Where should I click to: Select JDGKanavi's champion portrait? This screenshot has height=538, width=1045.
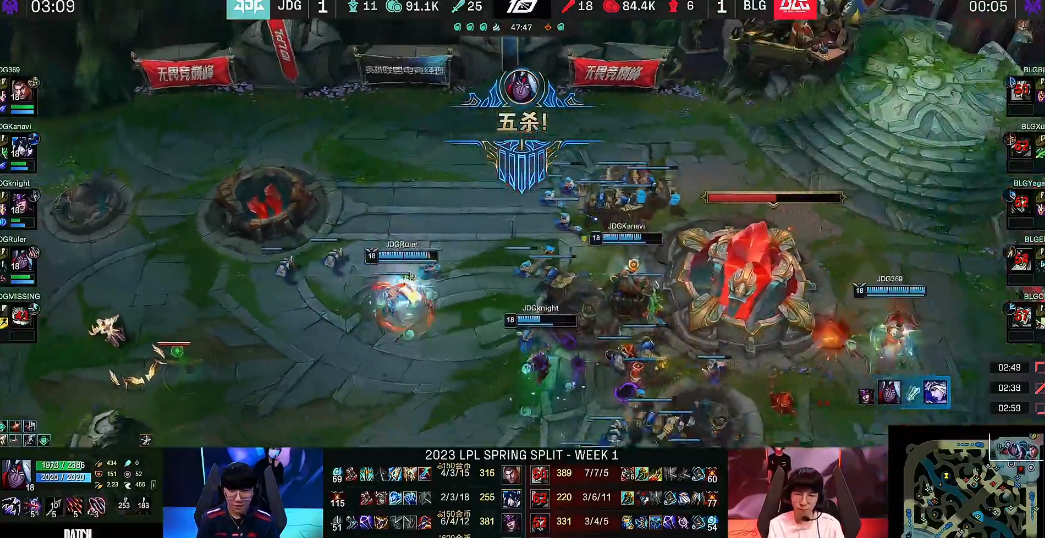[x=20, y=149]
